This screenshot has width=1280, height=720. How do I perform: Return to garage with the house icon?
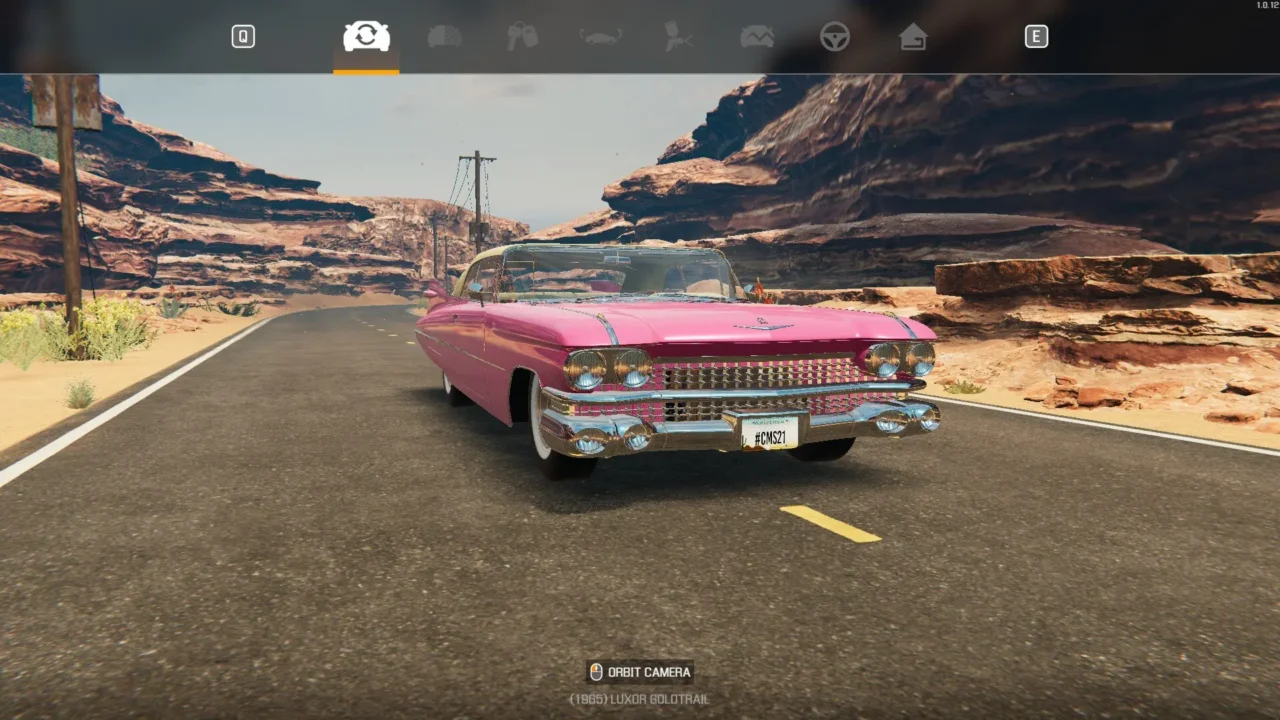click(912, 37)
